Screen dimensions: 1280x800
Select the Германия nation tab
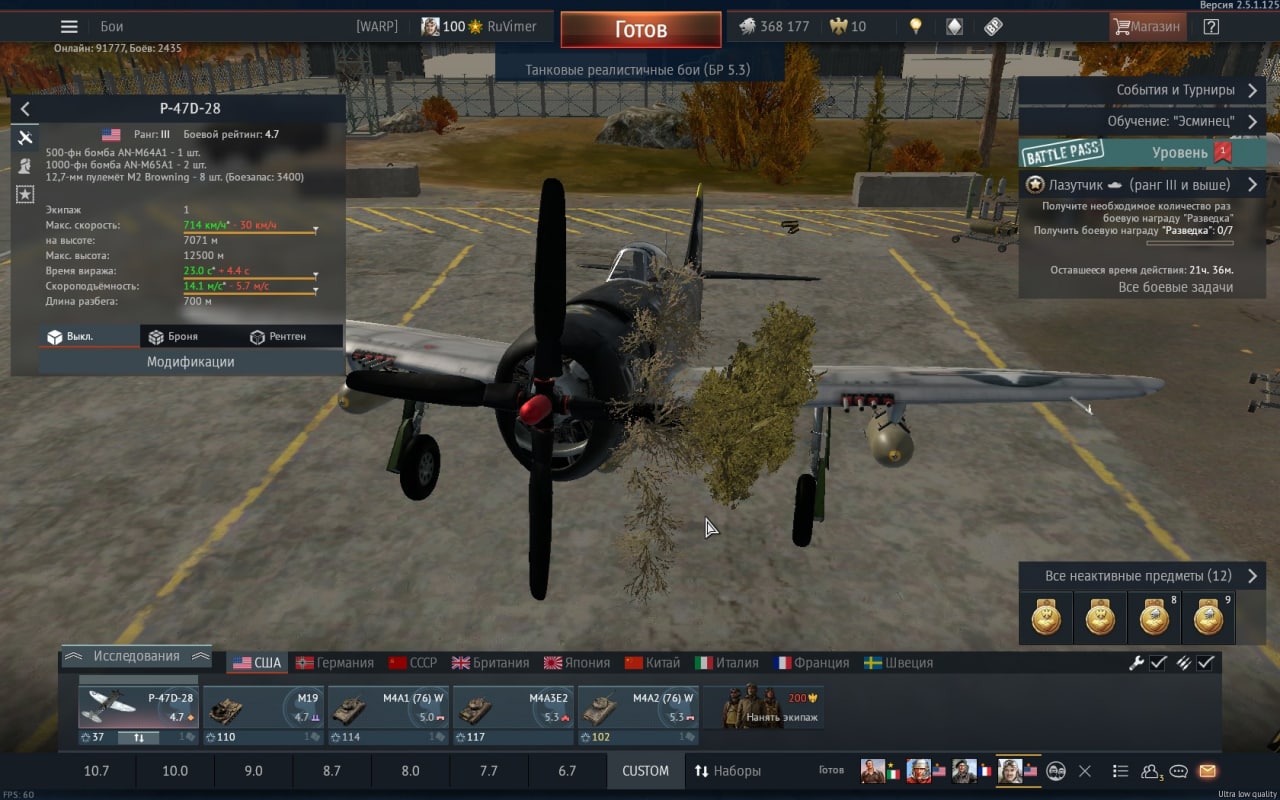335,663
